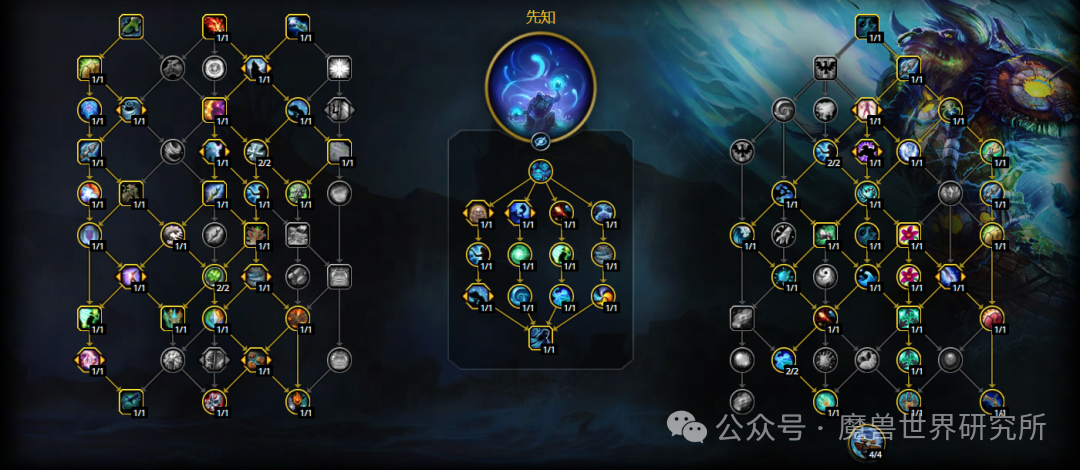Select the unlearned yin-yang spec talent
This screenshot has height=470, width=1080.
tap(825, 276)
